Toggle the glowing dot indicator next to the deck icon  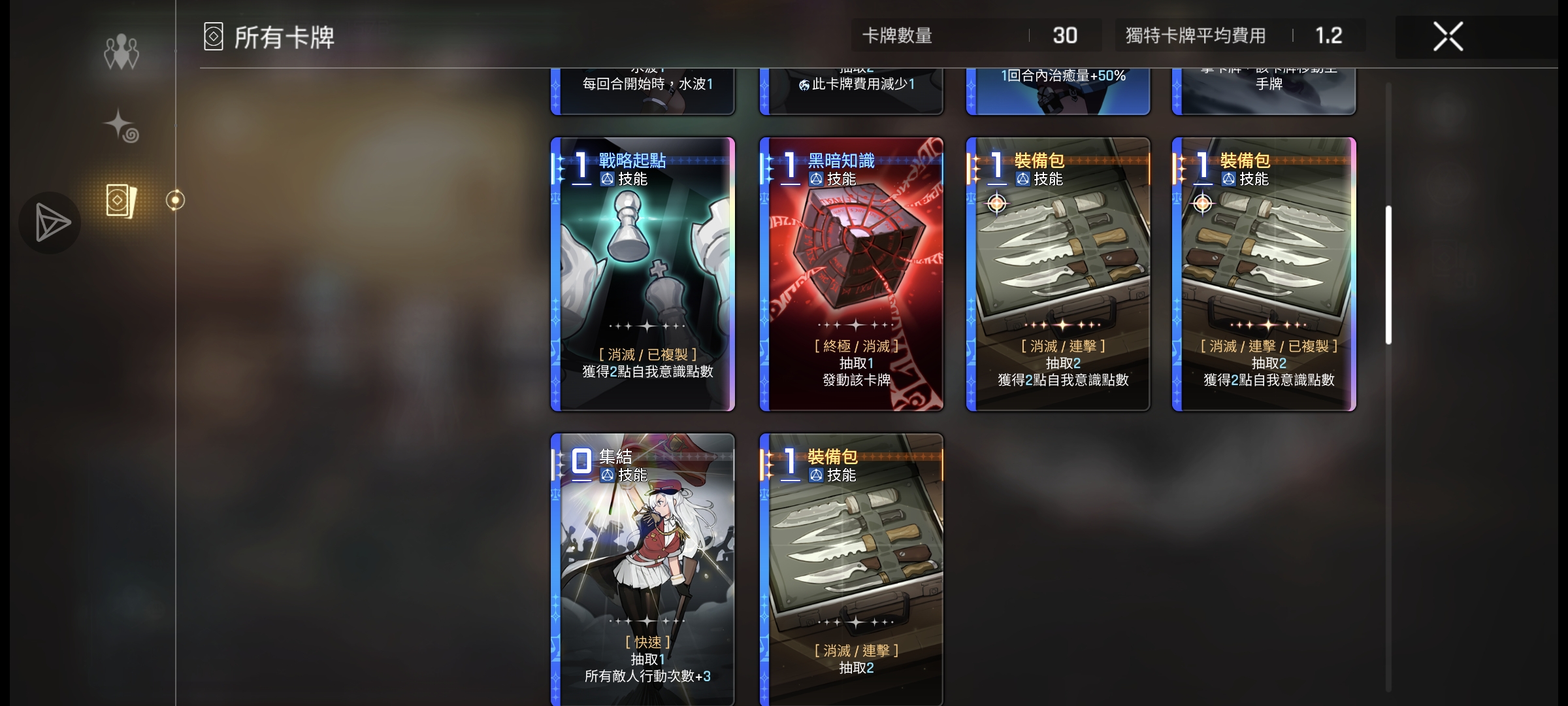[x=175, y=201]
